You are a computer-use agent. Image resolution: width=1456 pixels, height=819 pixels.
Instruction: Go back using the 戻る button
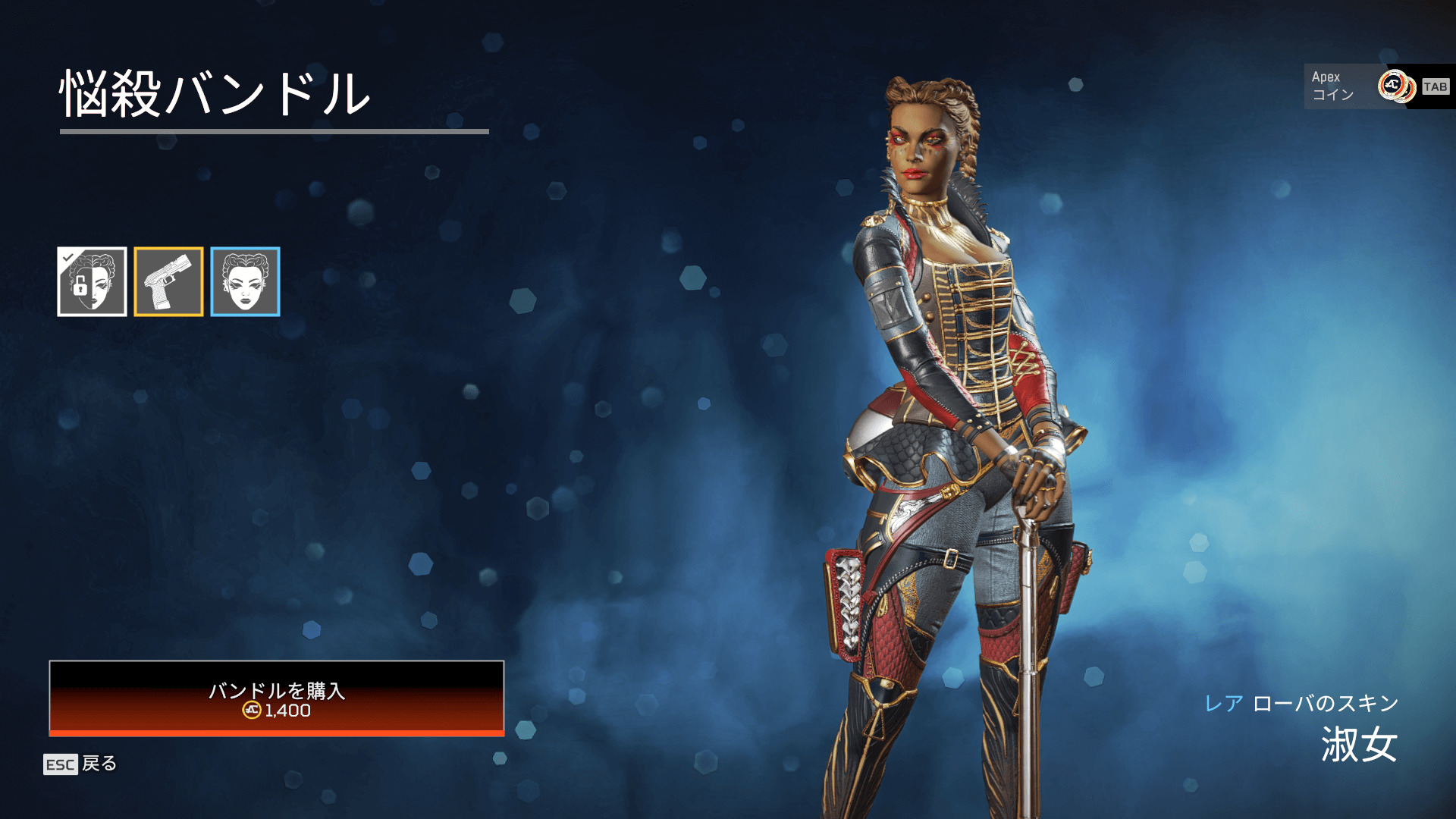tap(80, 764)
